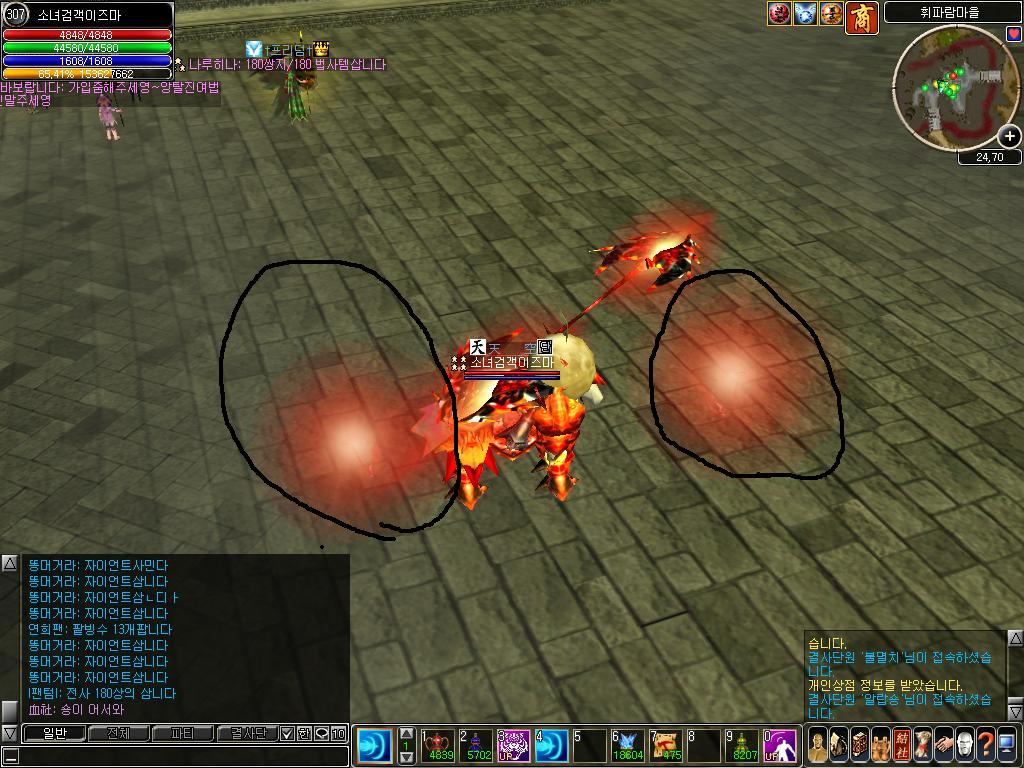1024x768 pixels.
Task: Toggle the chat filter checkbox
Action: coord(287,734)
